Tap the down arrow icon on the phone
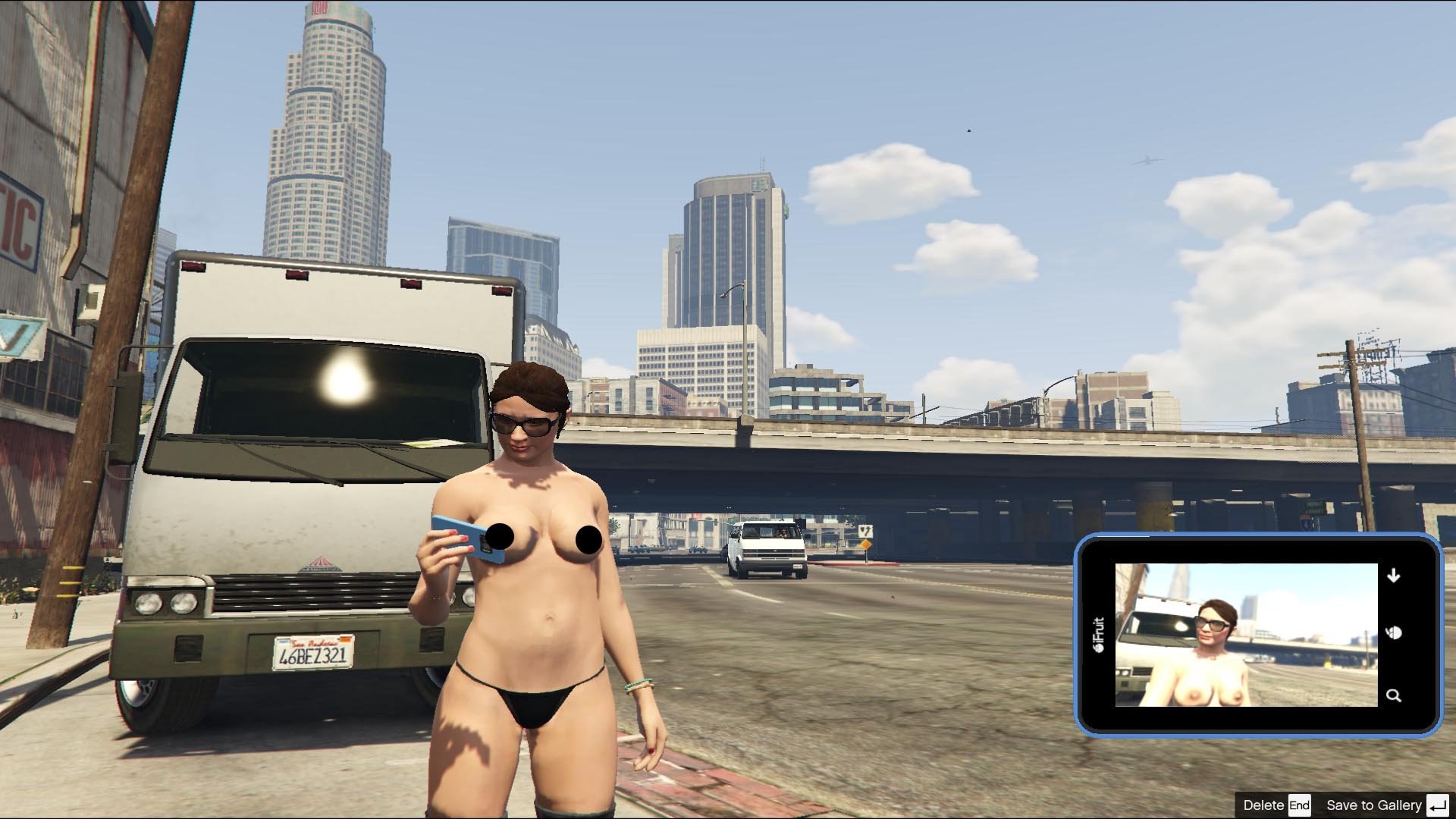Image resolution: width=1456 pixels, height=819 pixels. 1393,576
